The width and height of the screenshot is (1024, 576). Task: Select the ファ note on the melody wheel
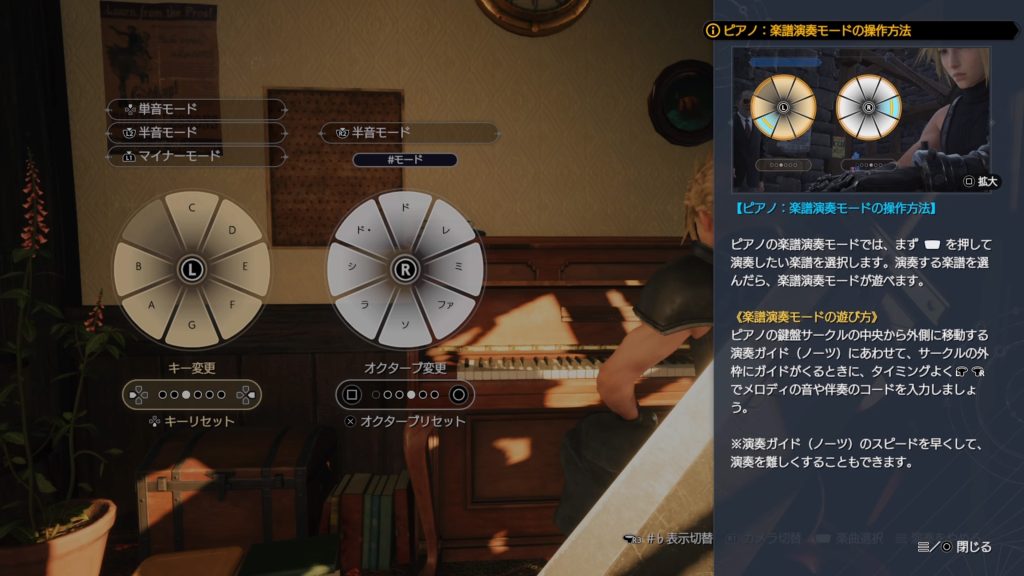point(445,306)
